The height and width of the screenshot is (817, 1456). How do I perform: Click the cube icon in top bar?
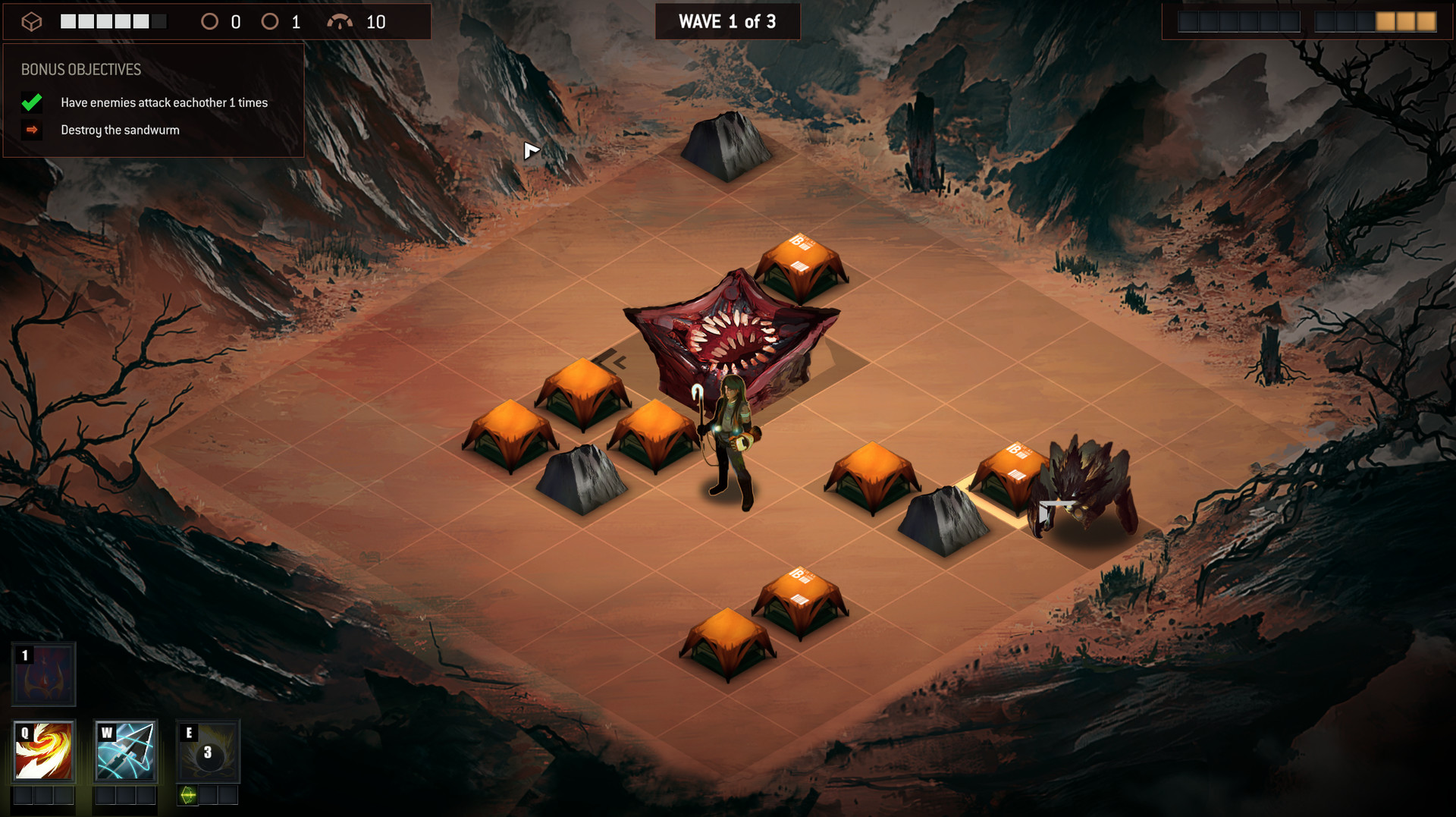31,22
